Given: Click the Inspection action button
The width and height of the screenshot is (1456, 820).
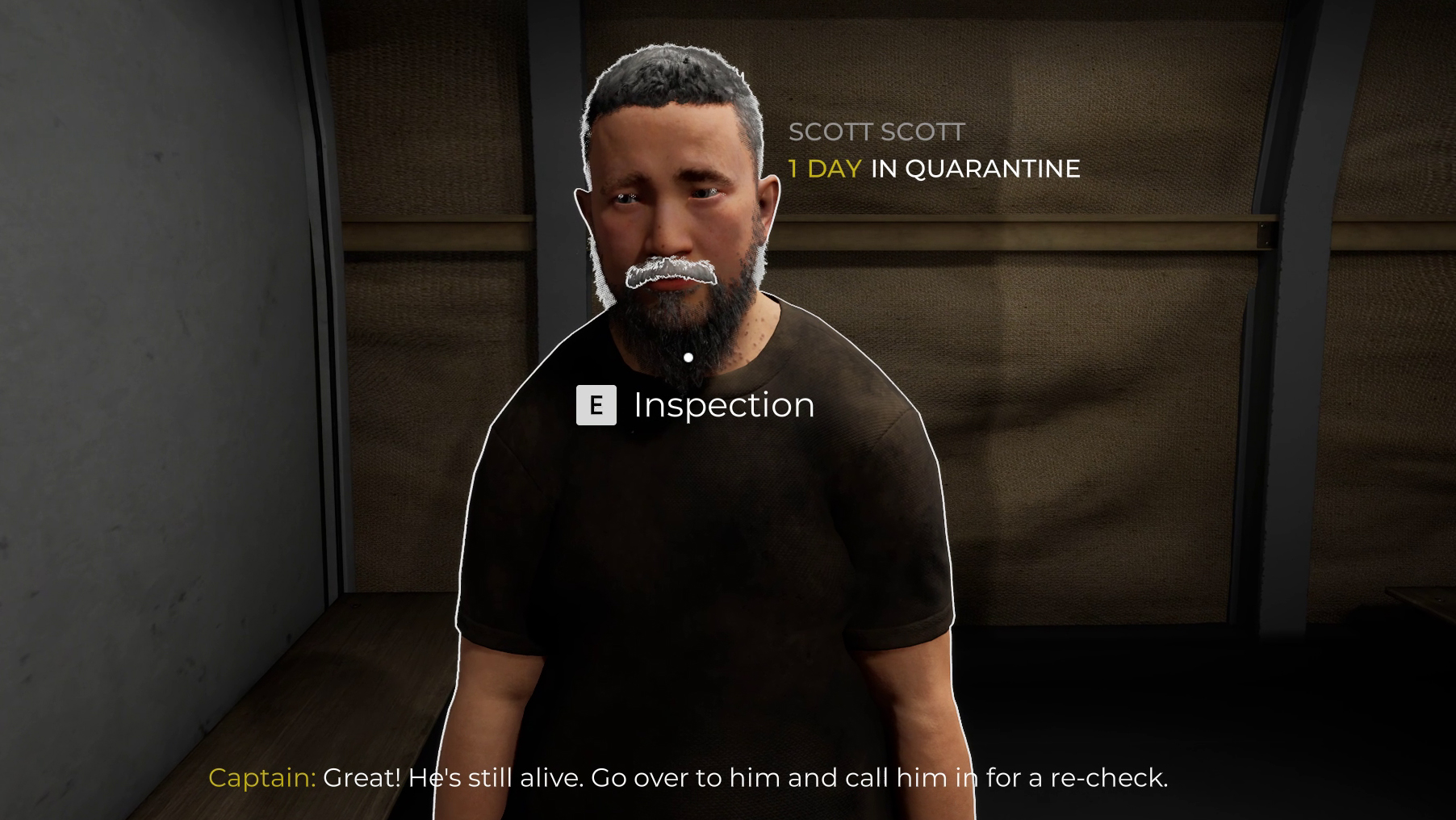Looking at the screenshot, I should pyautogui.click(x=722, y=406).
